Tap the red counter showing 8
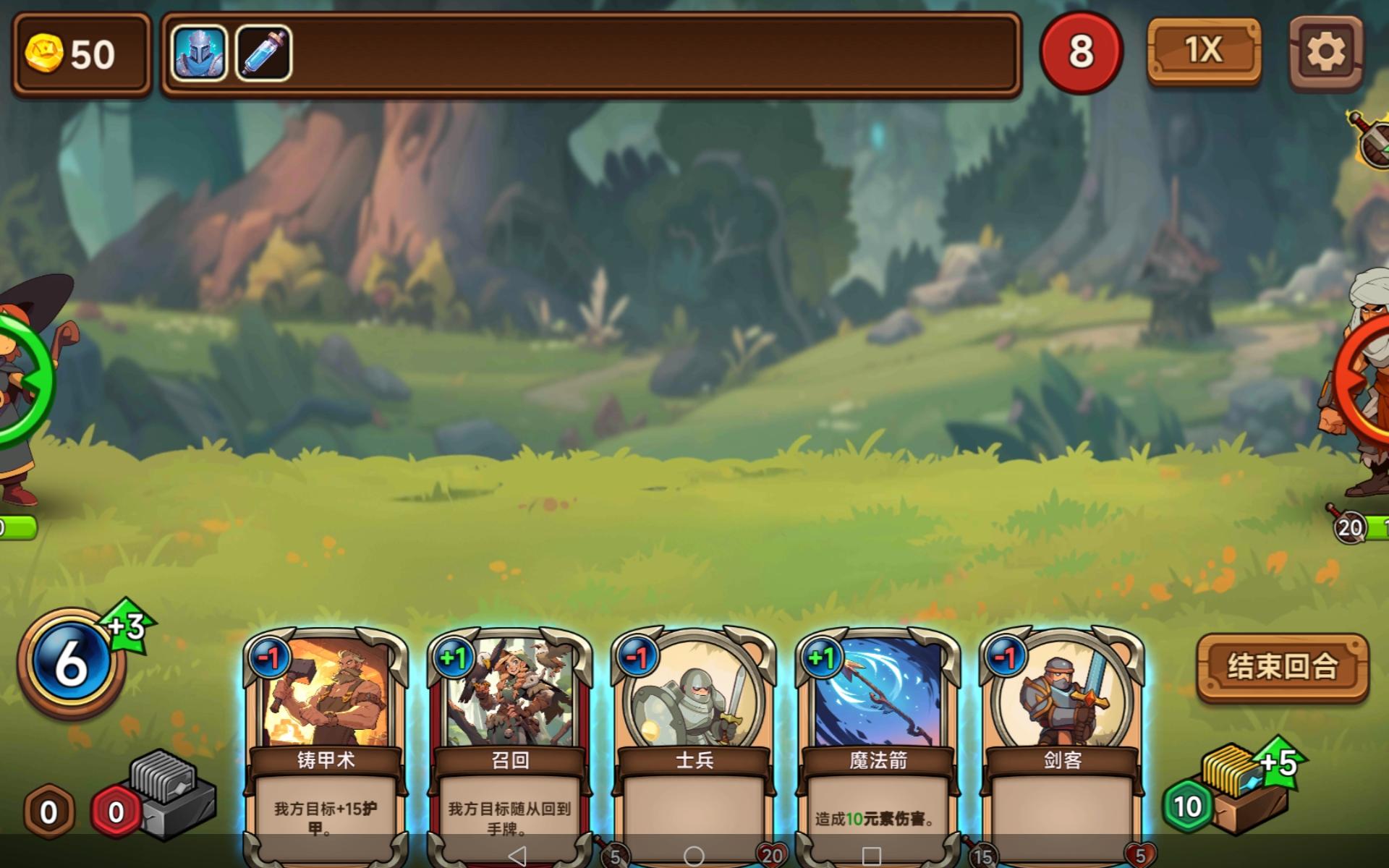 (x=1082, y=51)
